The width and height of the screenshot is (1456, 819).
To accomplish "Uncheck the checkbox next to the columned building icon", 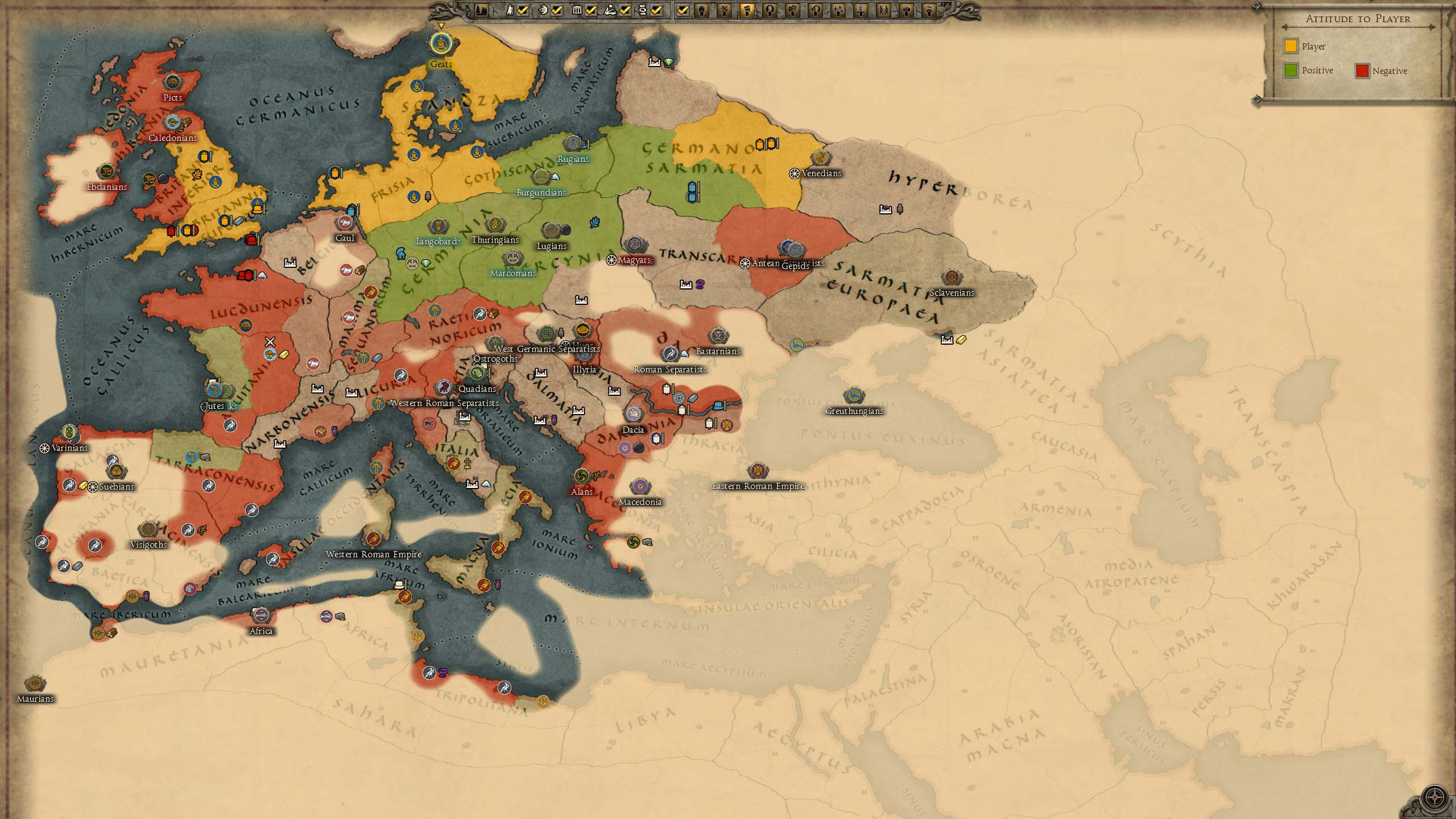I will [x=591, y=10].
